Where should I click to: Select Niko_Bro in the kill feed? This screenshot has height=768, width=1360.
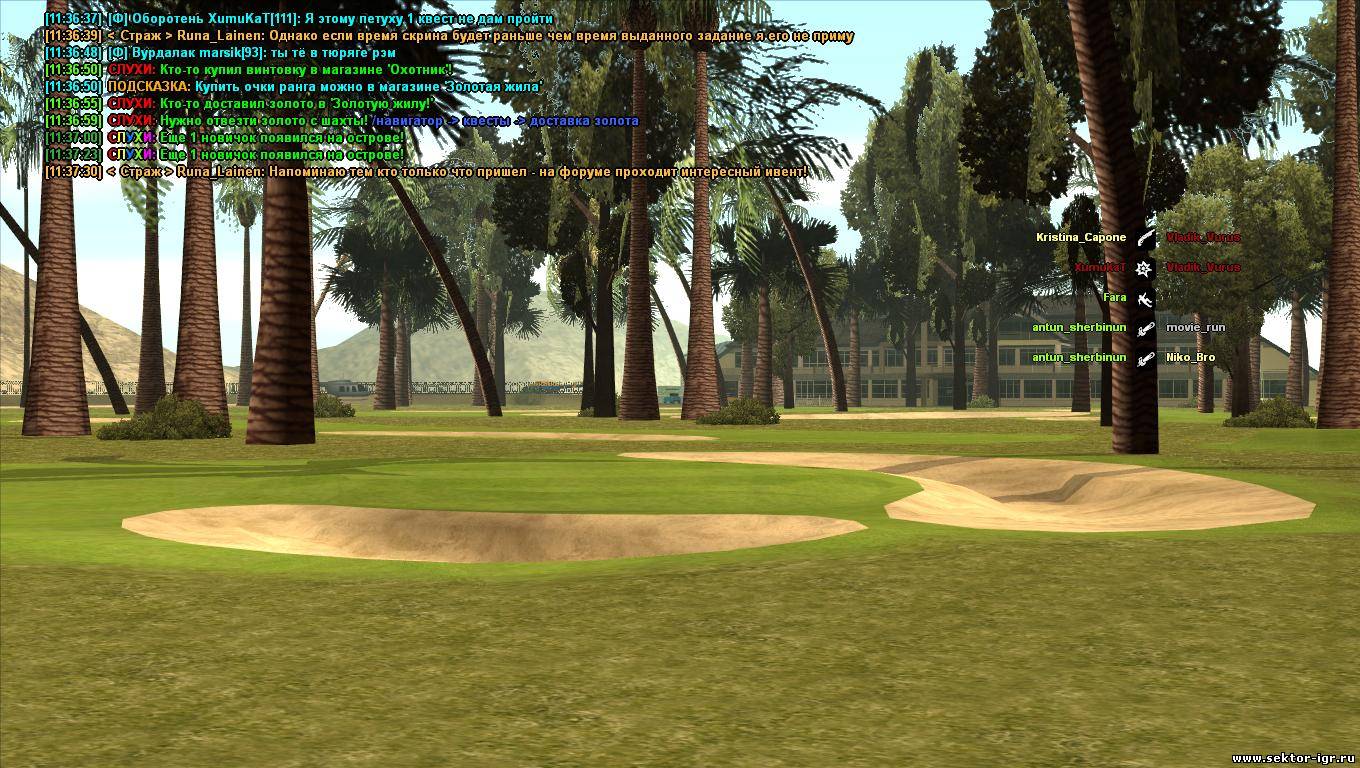pyautogui.click(x=1190, y=357)
